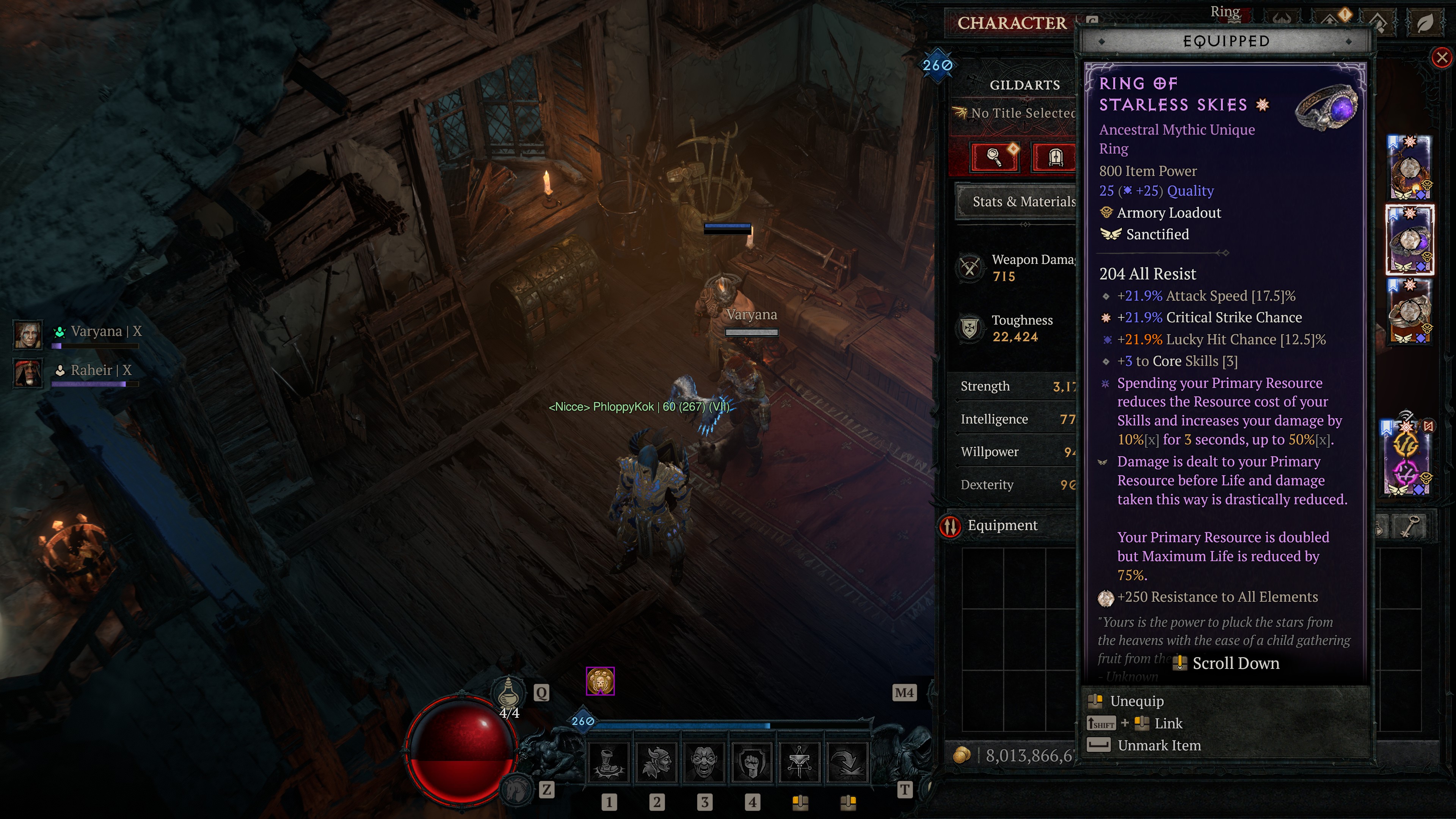Viewport: 1456px width, 819px height.
Task: Select the orange and pink rune slot
Action: click(x=1407, y=458)
